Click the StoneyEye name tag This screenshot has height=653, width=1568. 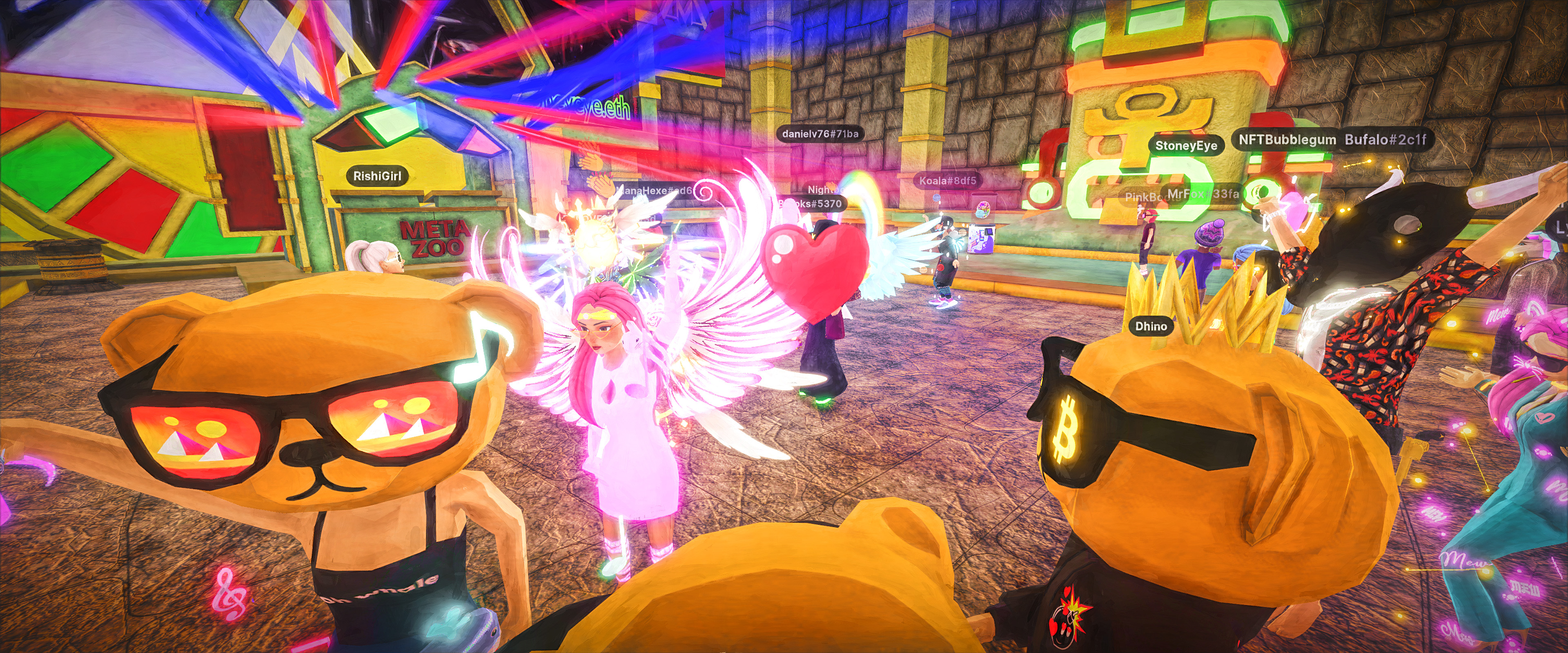pos(1186,145)
